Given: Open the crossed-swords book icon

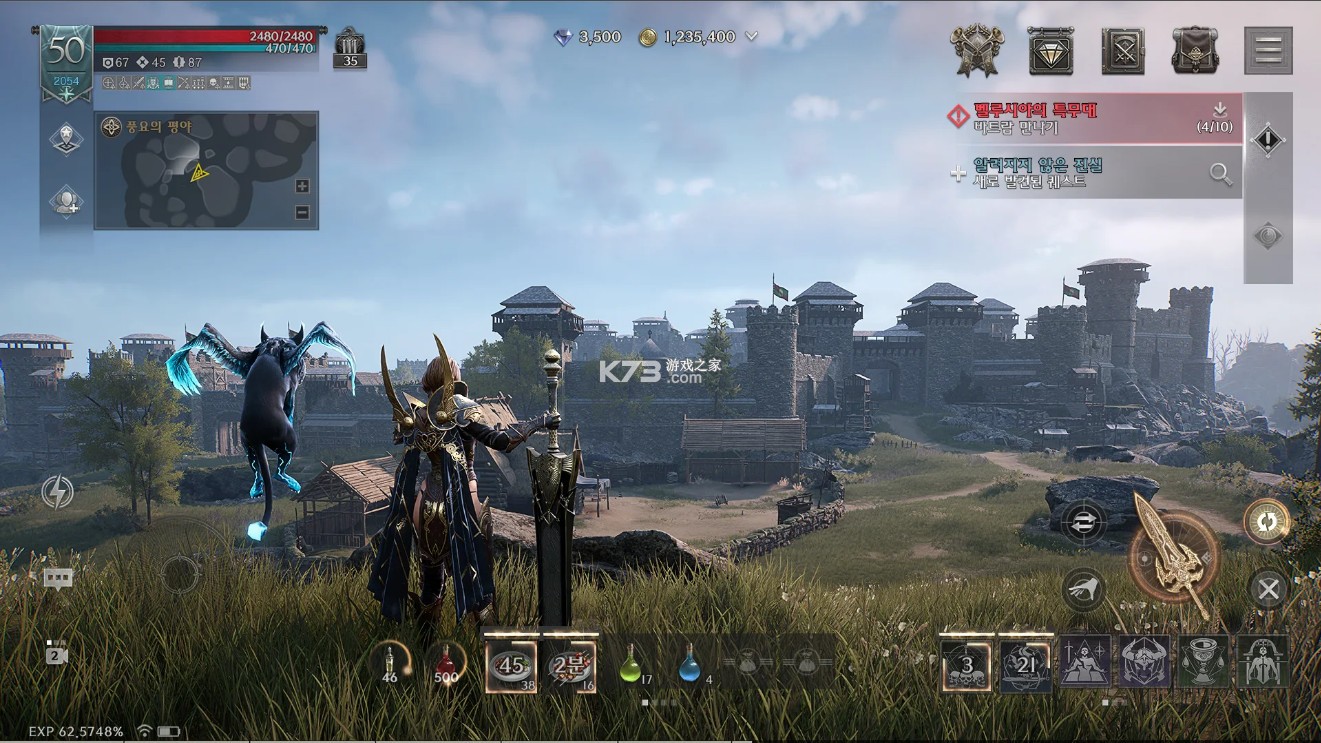Looking at the screenshot, I should pos(1123,50).
